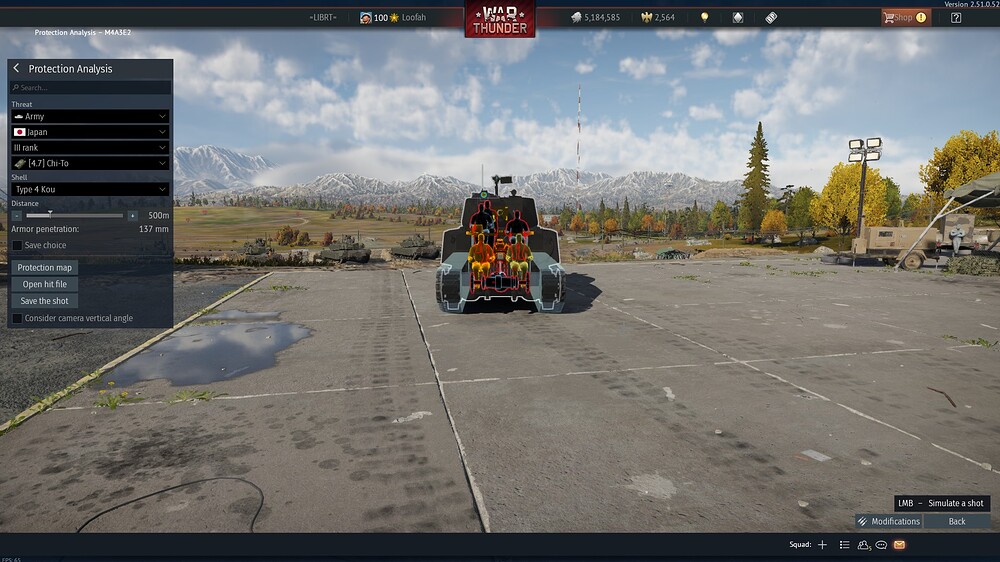Screen dimensions: 1000x562
Task: Decrease distance with the minus button
Action: pos(17,215)
